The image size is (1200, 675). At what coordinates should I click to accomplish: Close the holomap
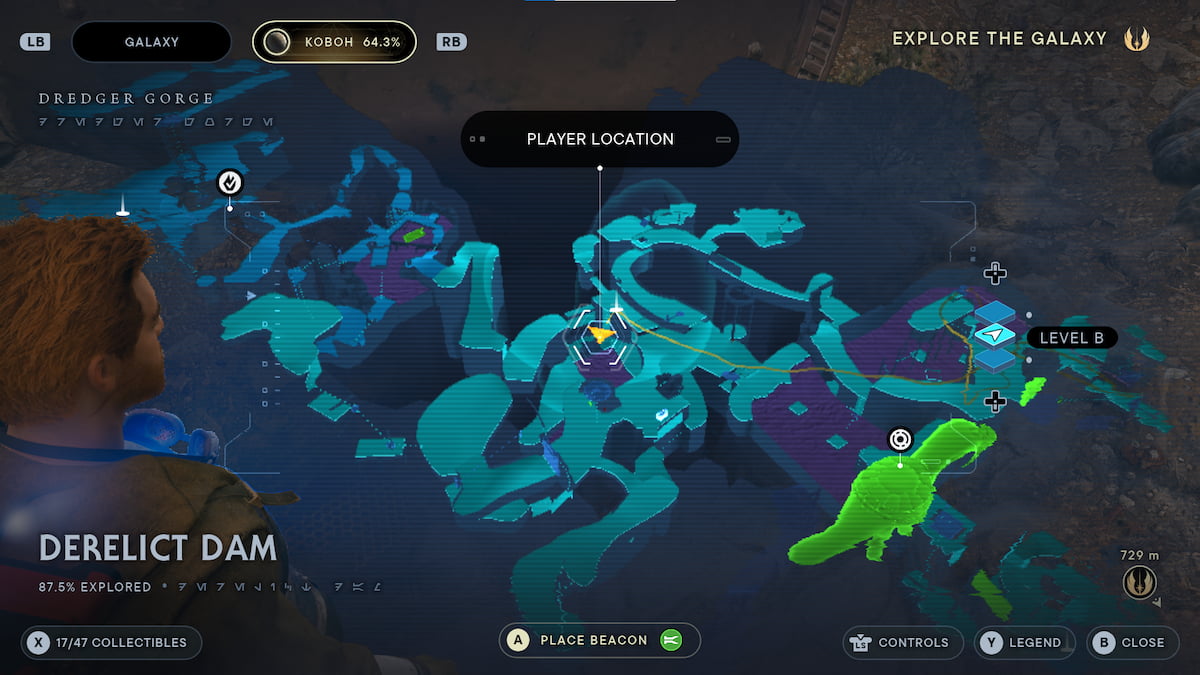[x=1130, y=642]
